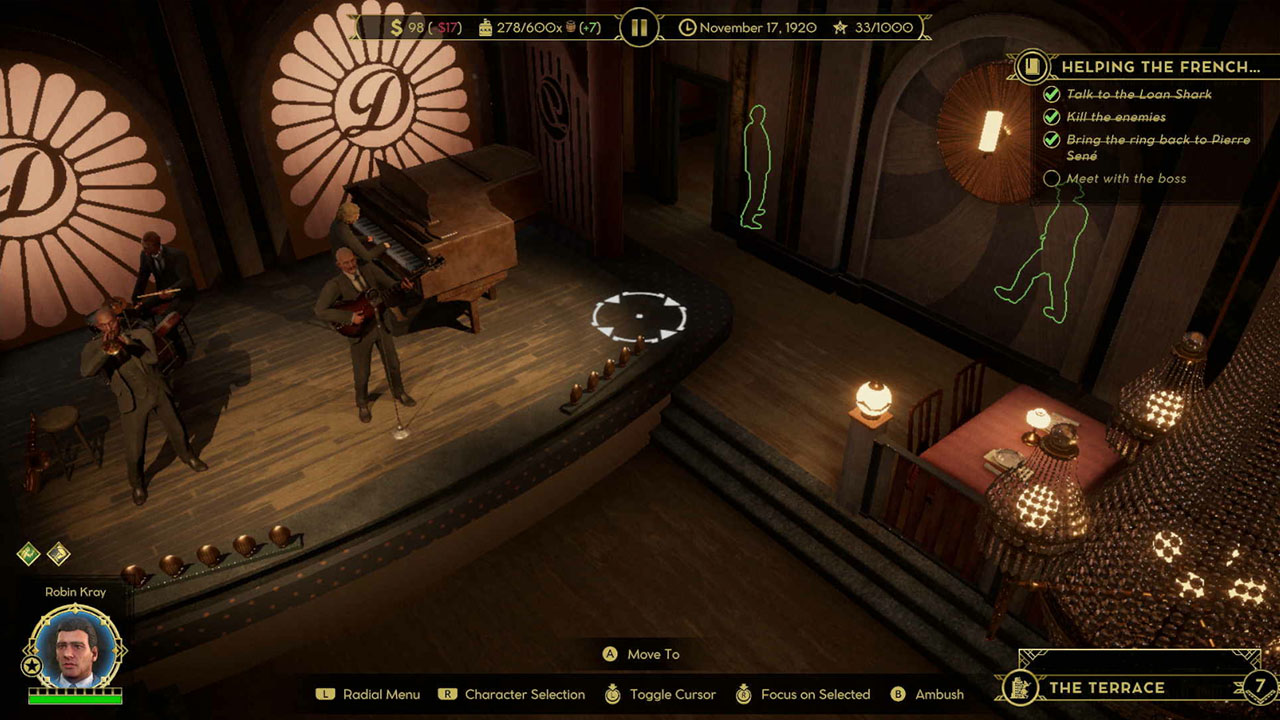This screenshot has height=720, width=1280.
Task: Expand the Terrace panel via the 7 chevron badge
Action: pyautogui.click(x=1259, y=688)
